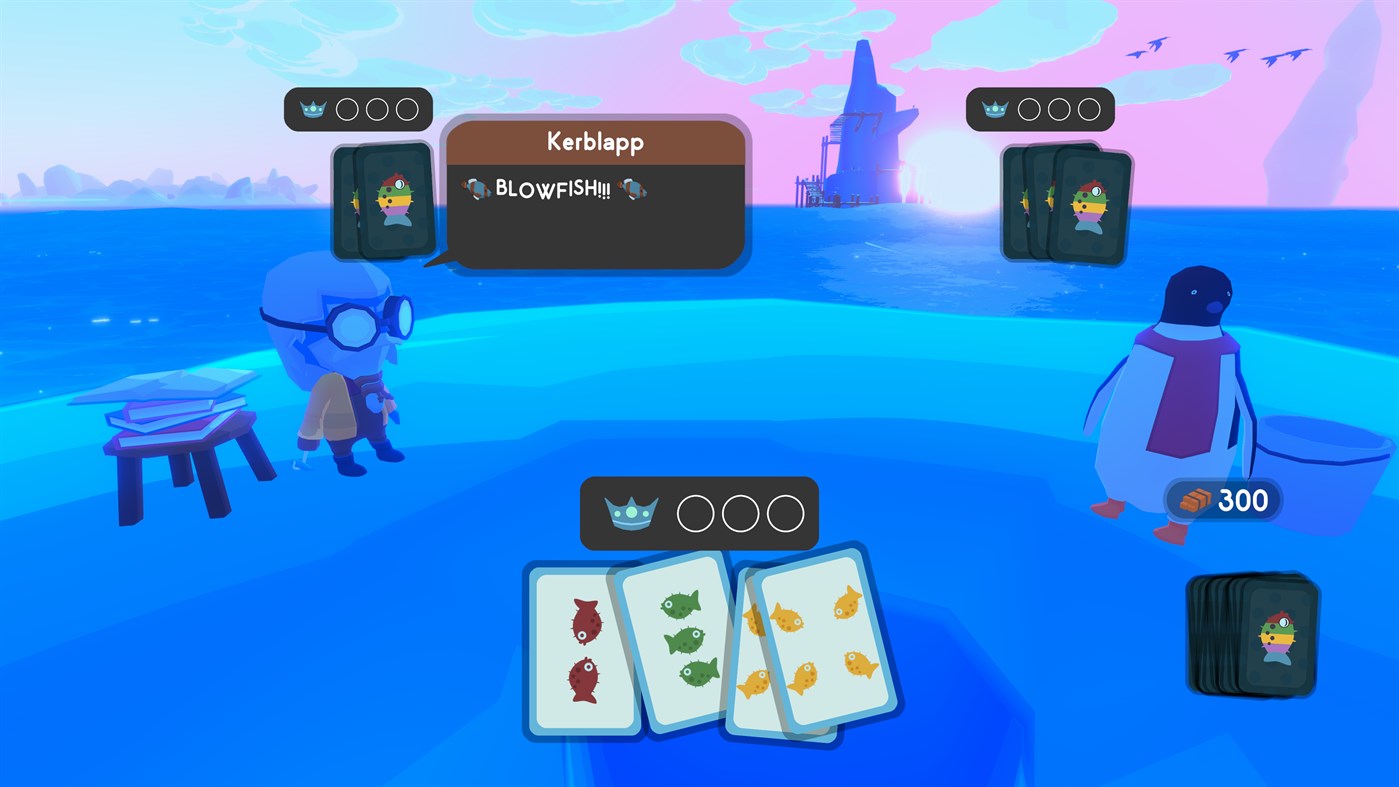The height and width of the screenshot is (787, 1399).
Task: Select the BLOWFISH!!! message
Action: tap(554, 188)
